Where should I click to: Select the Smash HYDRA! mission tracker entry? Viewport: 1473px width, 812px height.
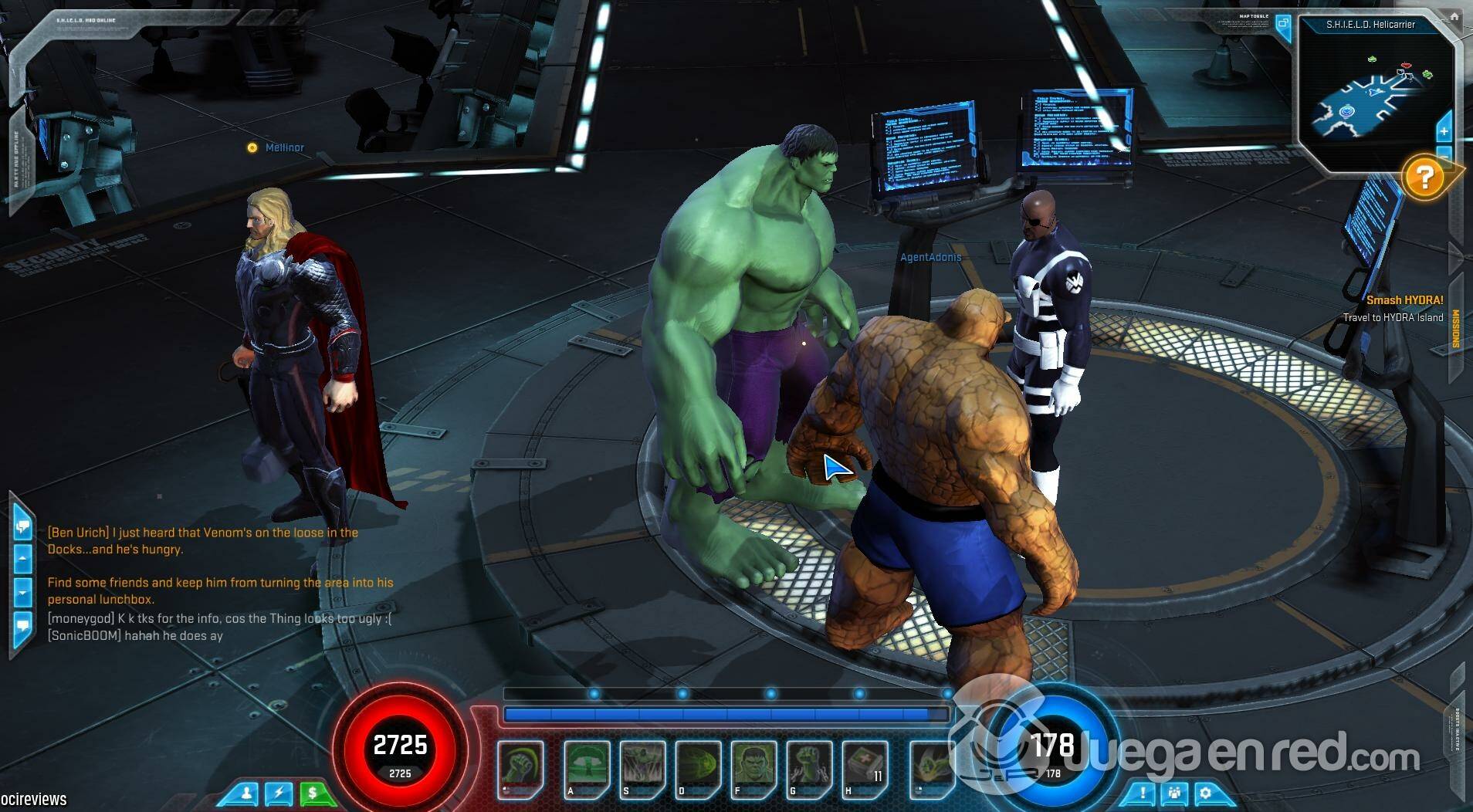pos(1404,300)
